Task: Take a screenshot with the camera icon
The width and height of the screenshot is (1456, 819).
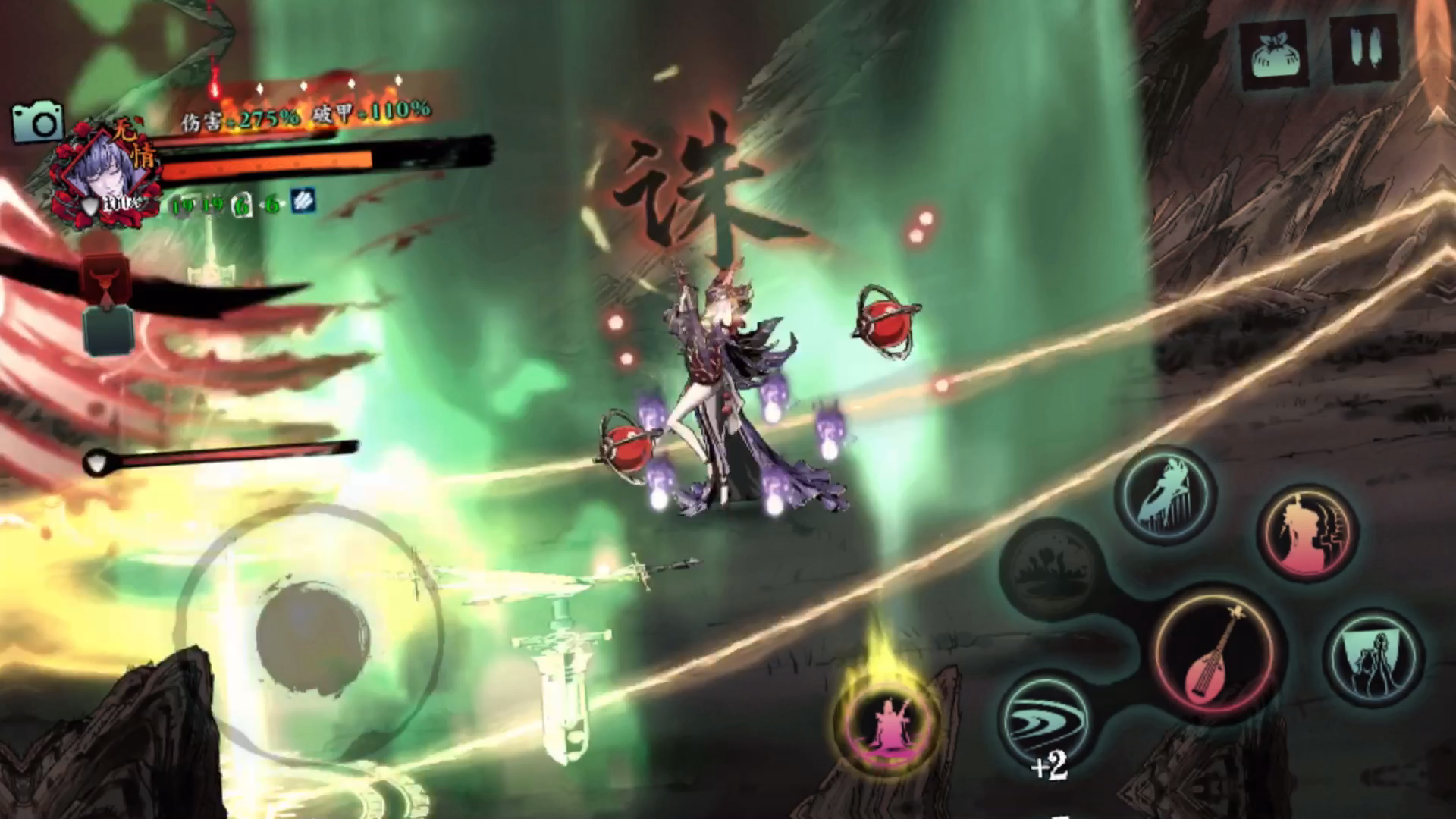Action: pyautogui.click(x=37, y=121)
